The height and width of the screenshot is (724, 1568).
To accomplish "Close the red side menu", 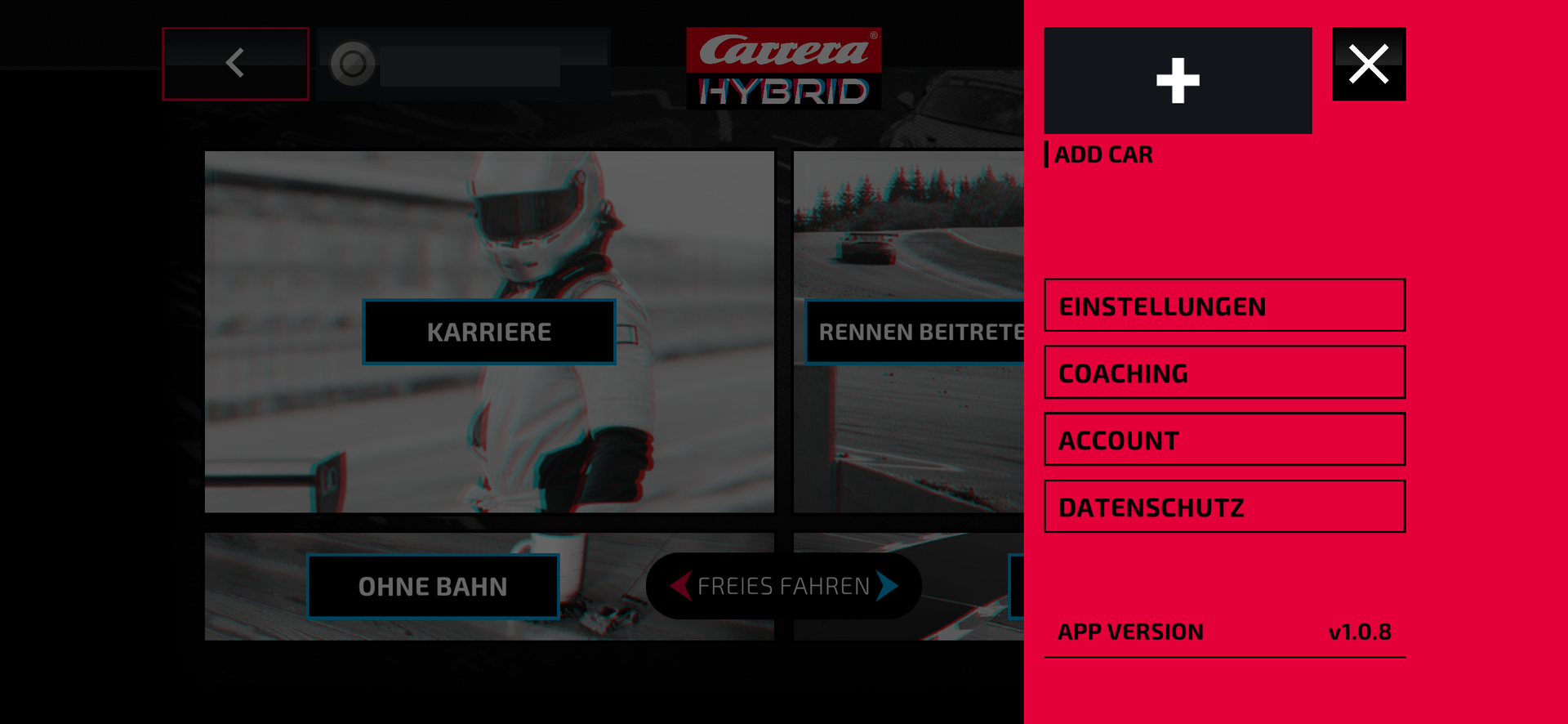I will click(x=1369, y=64).
